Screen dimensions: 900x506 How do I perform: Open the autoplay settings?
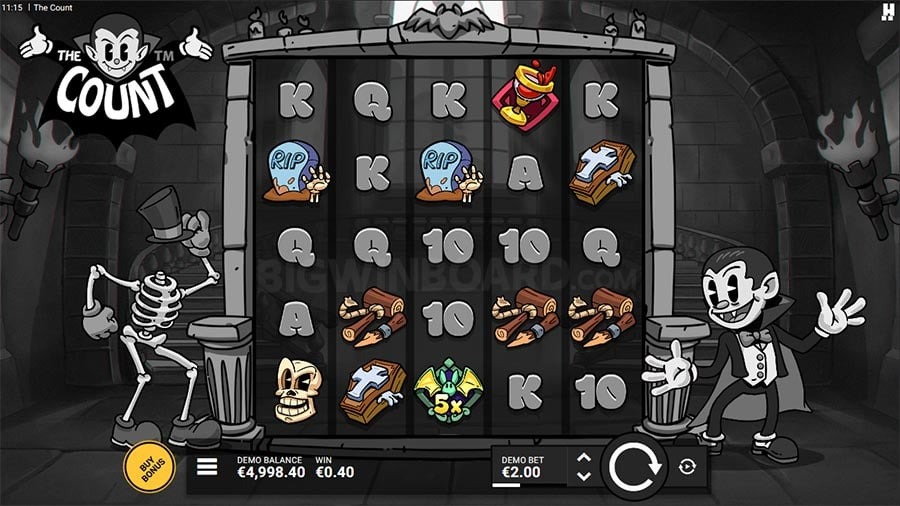coord(687,466)
